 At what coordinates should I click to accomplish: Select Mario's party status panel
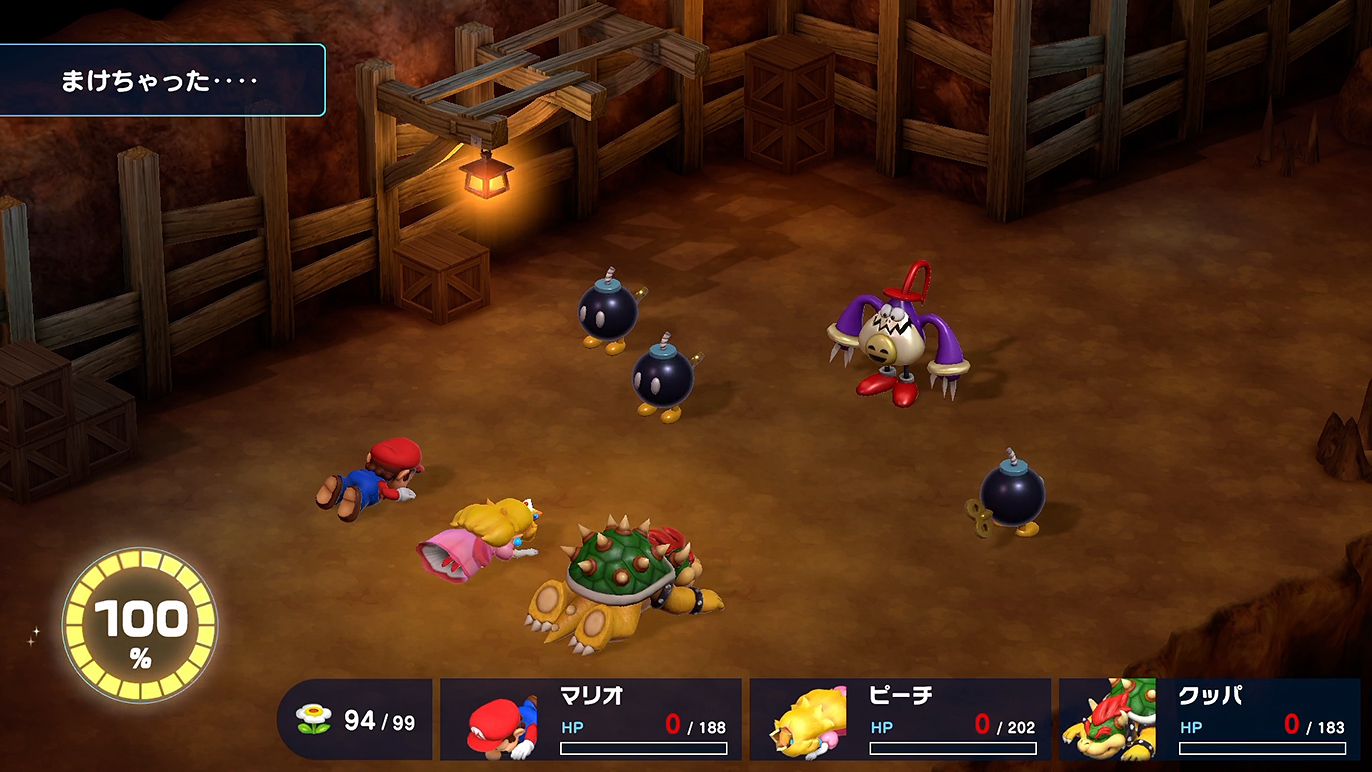click(x=591, y=719)
